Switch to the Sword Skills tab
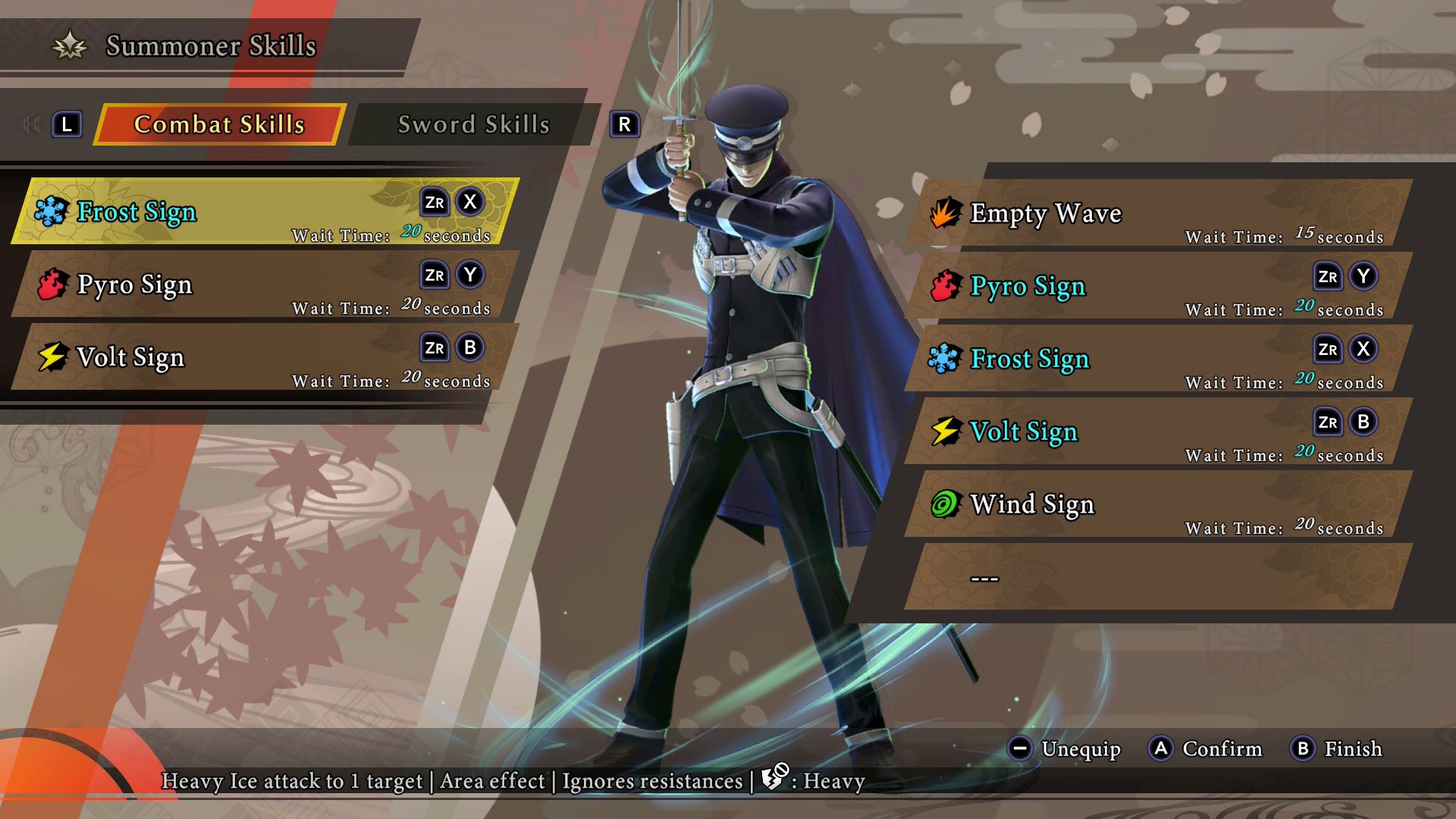Screen dimensions: 1456x819 tap(474, 124)
